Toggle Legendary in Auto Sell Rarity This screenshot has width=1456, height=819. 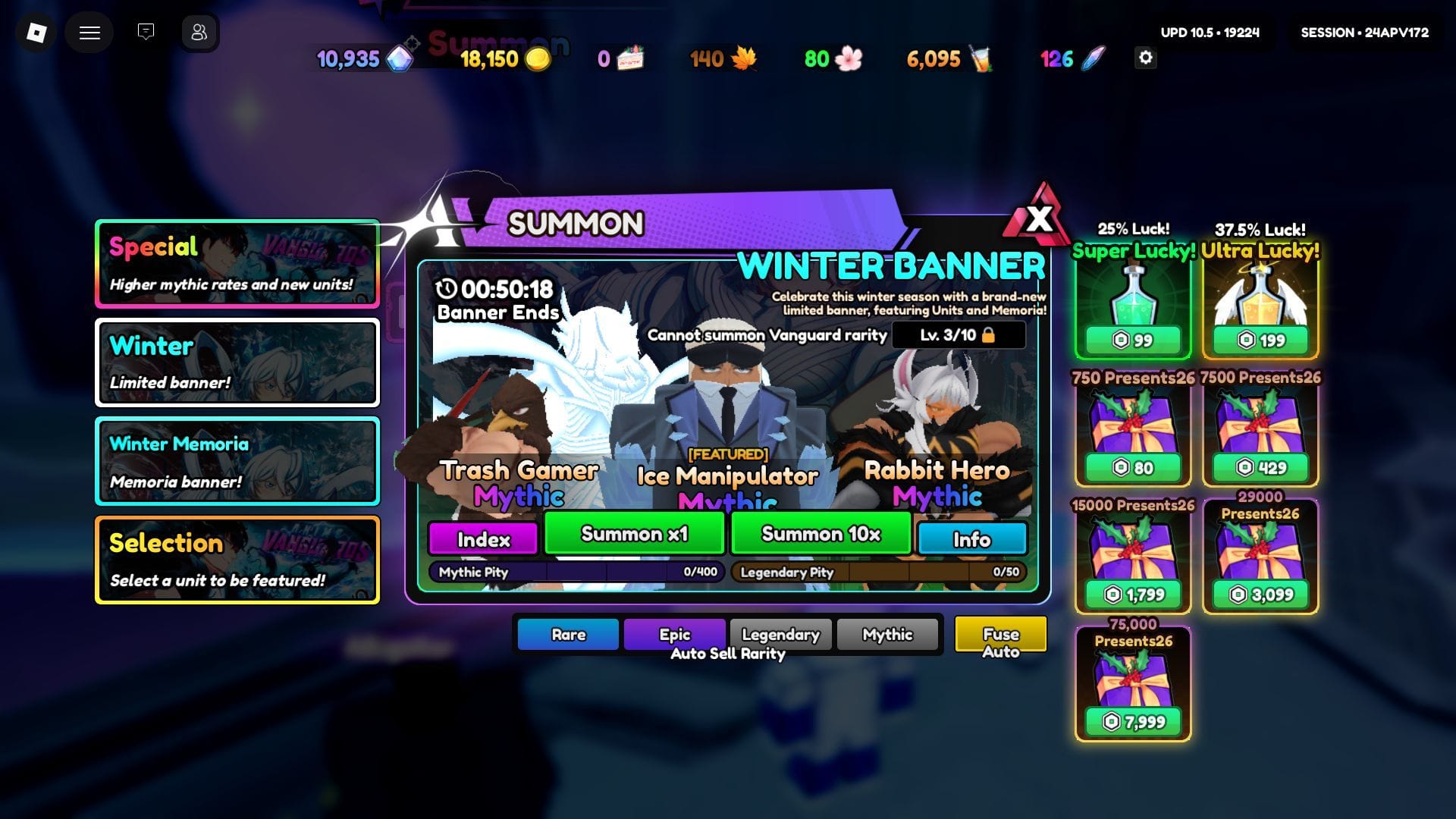tap(780, 635)
